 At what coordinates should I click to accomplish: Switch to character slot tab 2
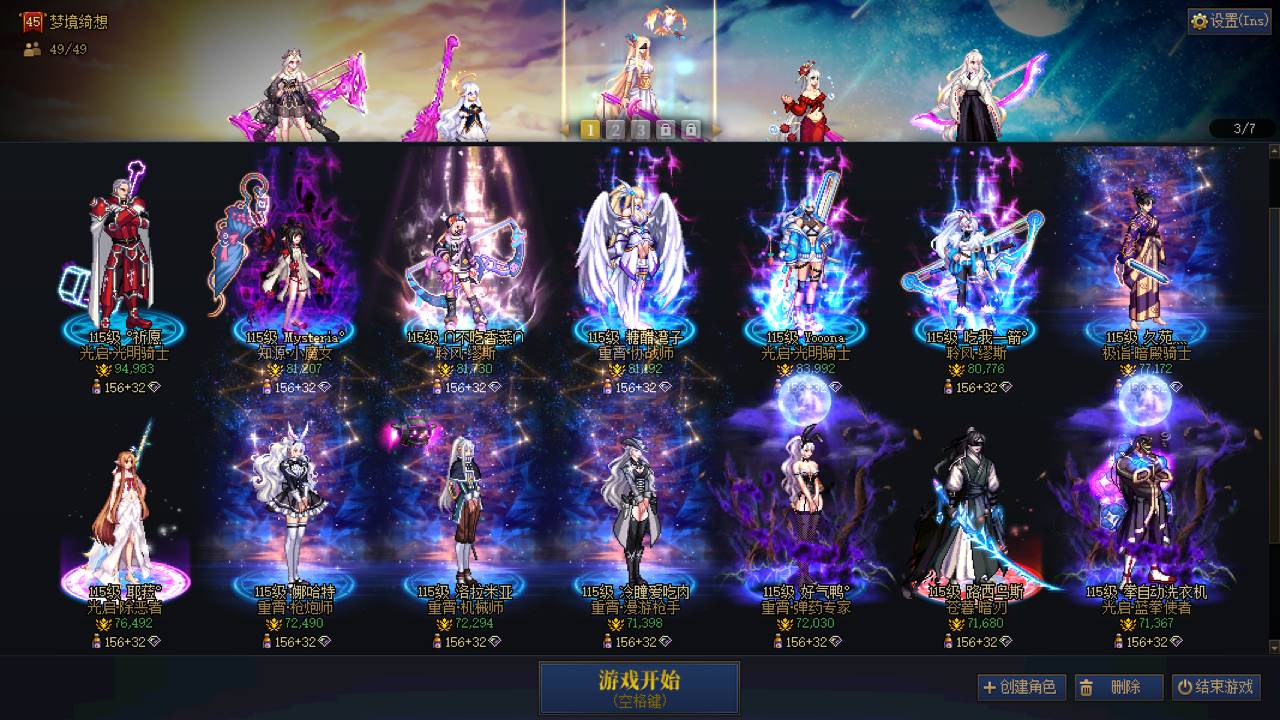[617, 129]
